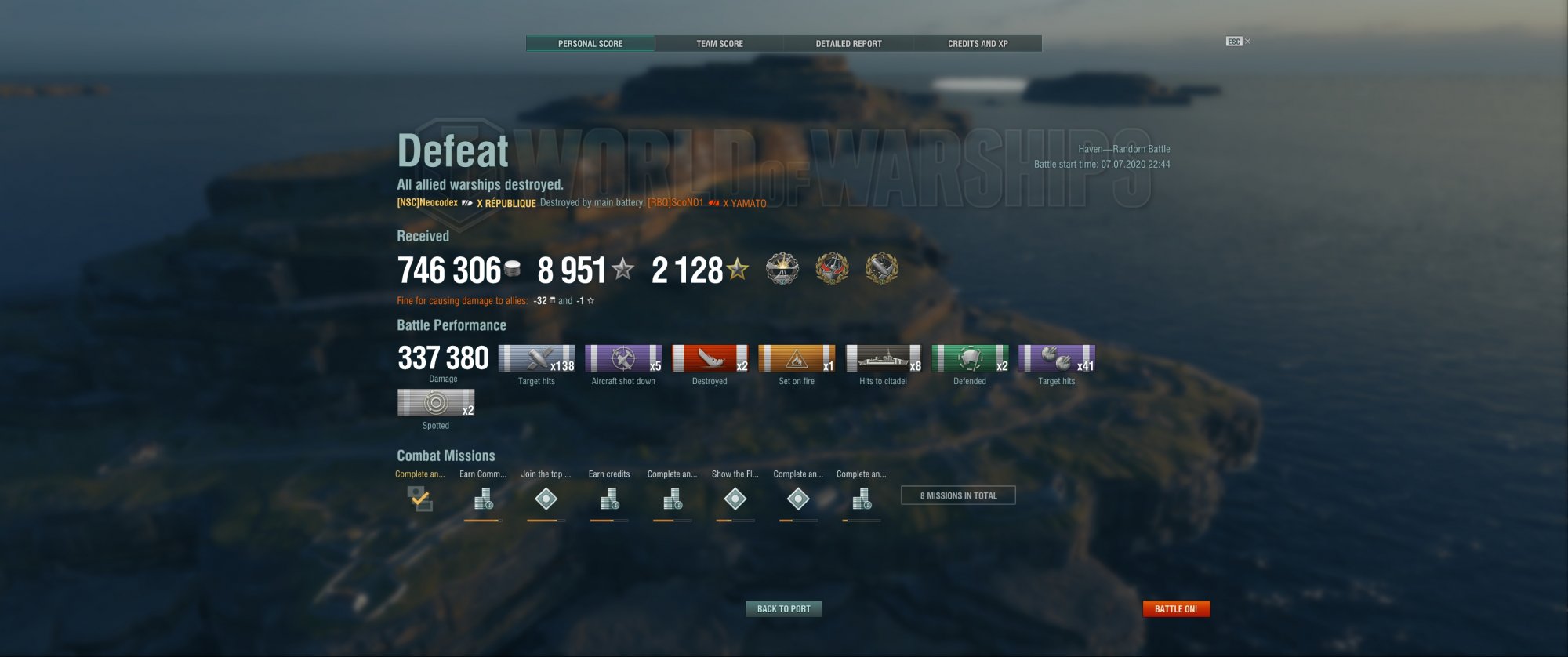This screenshot has width=1568, height=657.
Task: Select the Spotted ribbon
Action: [436, 403]
